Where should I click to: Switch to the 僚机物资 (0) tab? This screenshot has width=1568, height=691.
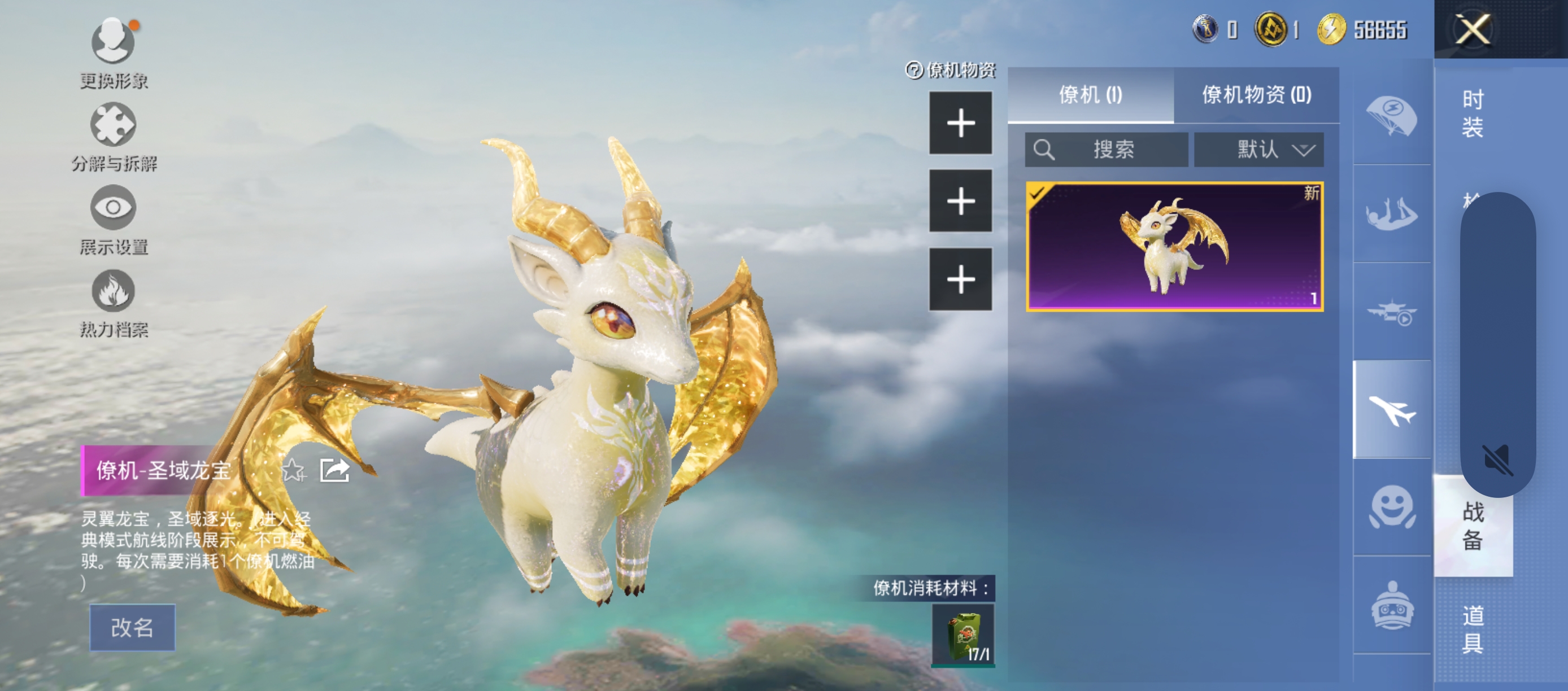pos(1256,95)
